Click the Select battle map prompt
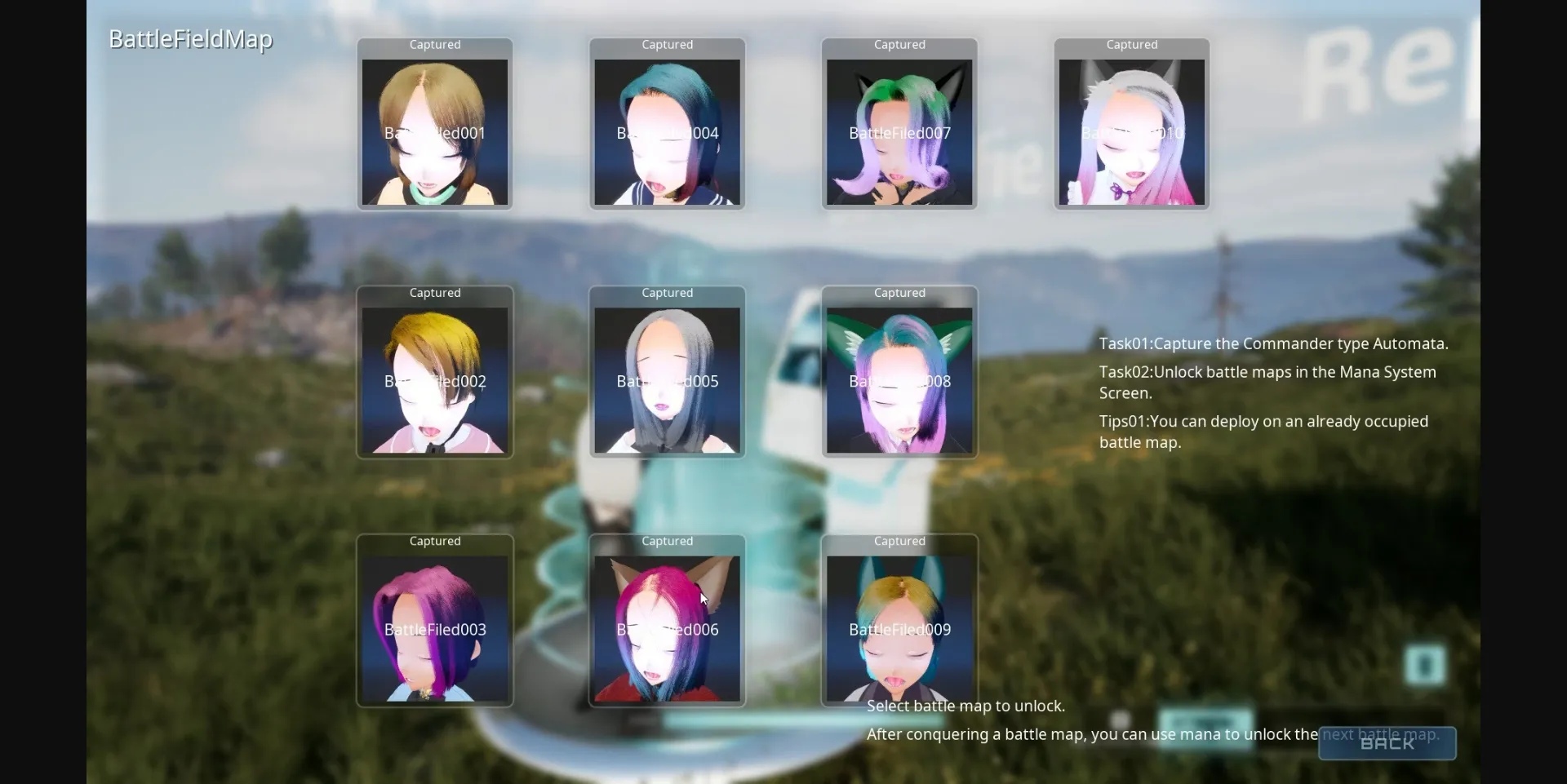This screenshot has height=784, width=1567. [966, 706]
